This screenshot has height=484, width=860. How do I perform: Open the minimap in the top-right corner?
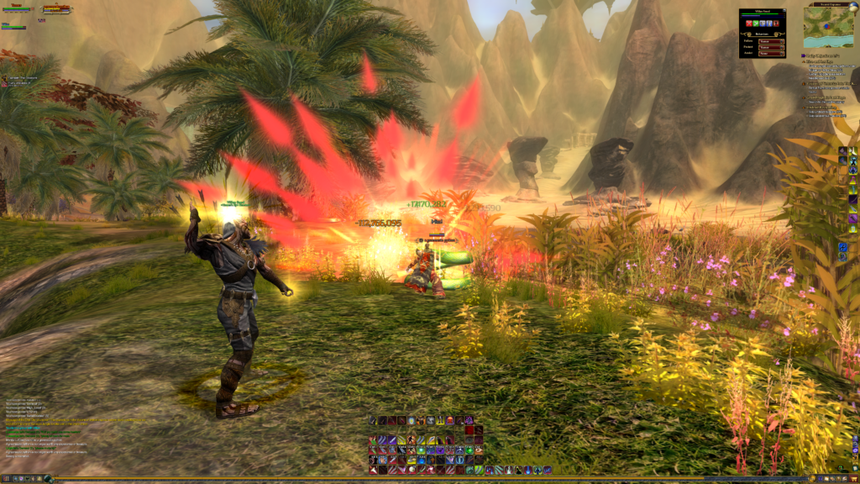coord(828,30)
